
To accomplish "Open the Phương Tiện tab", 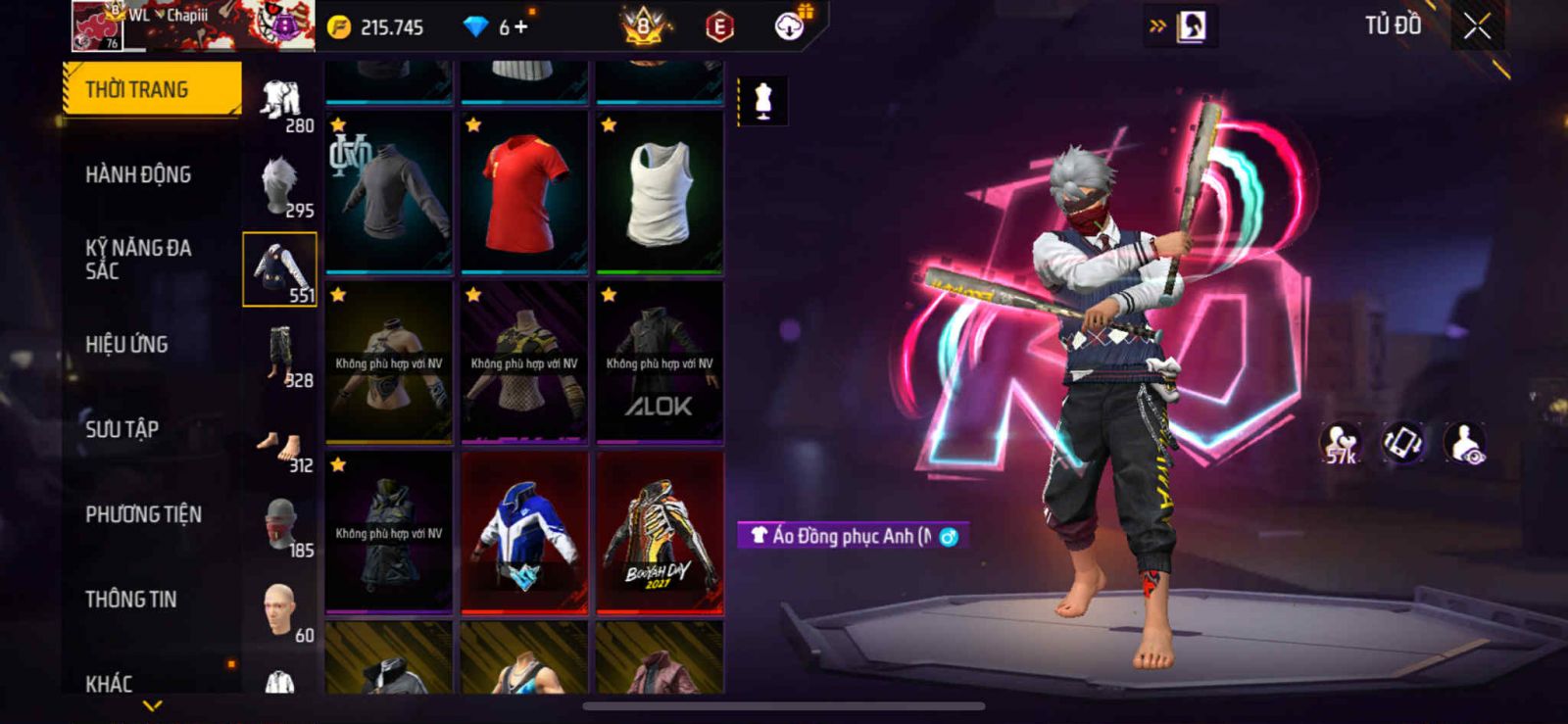I will point(143,514).
